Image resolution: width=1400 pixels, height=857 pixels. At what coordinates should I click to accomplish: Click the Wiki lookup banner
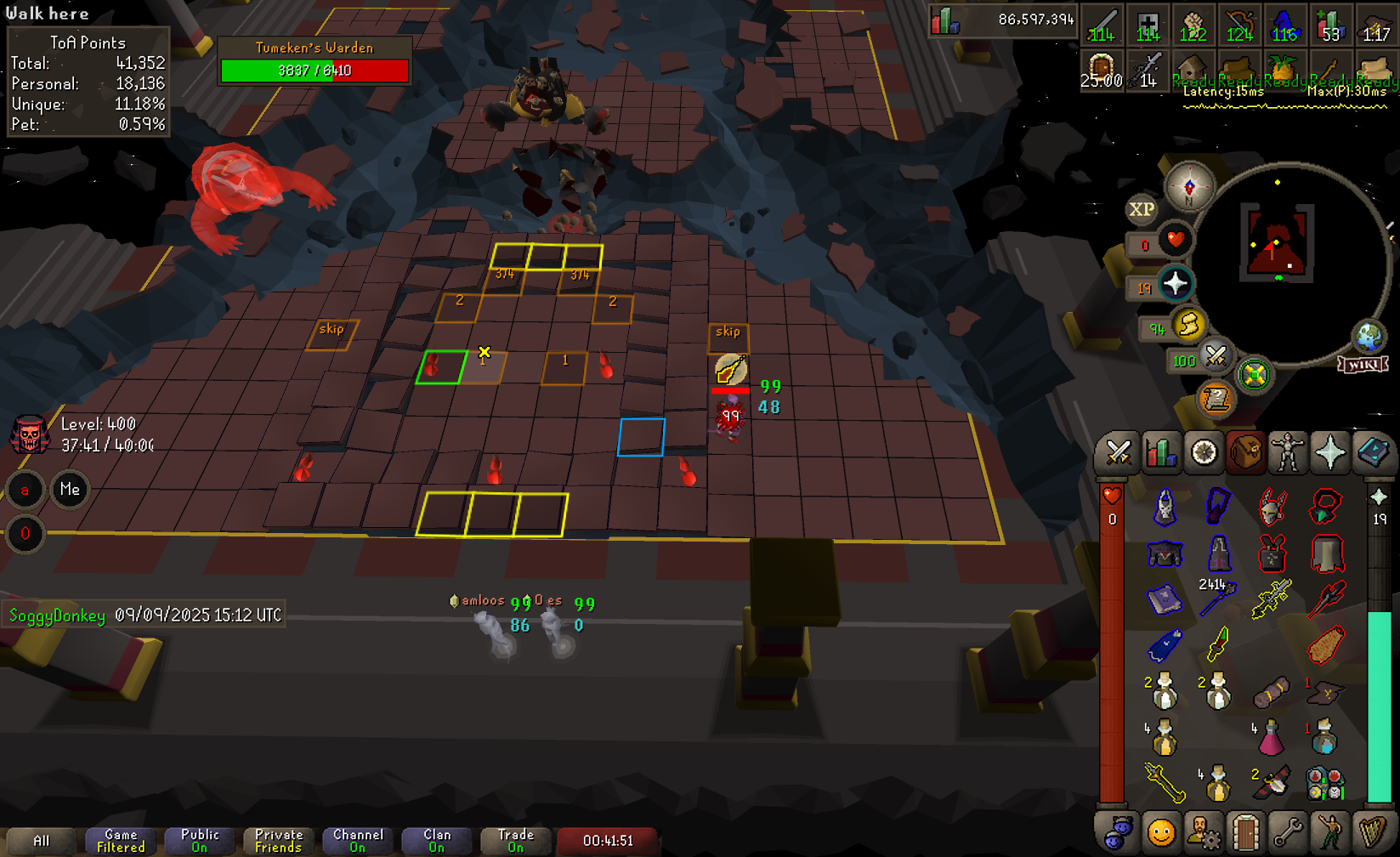[x=1363, y=365]
